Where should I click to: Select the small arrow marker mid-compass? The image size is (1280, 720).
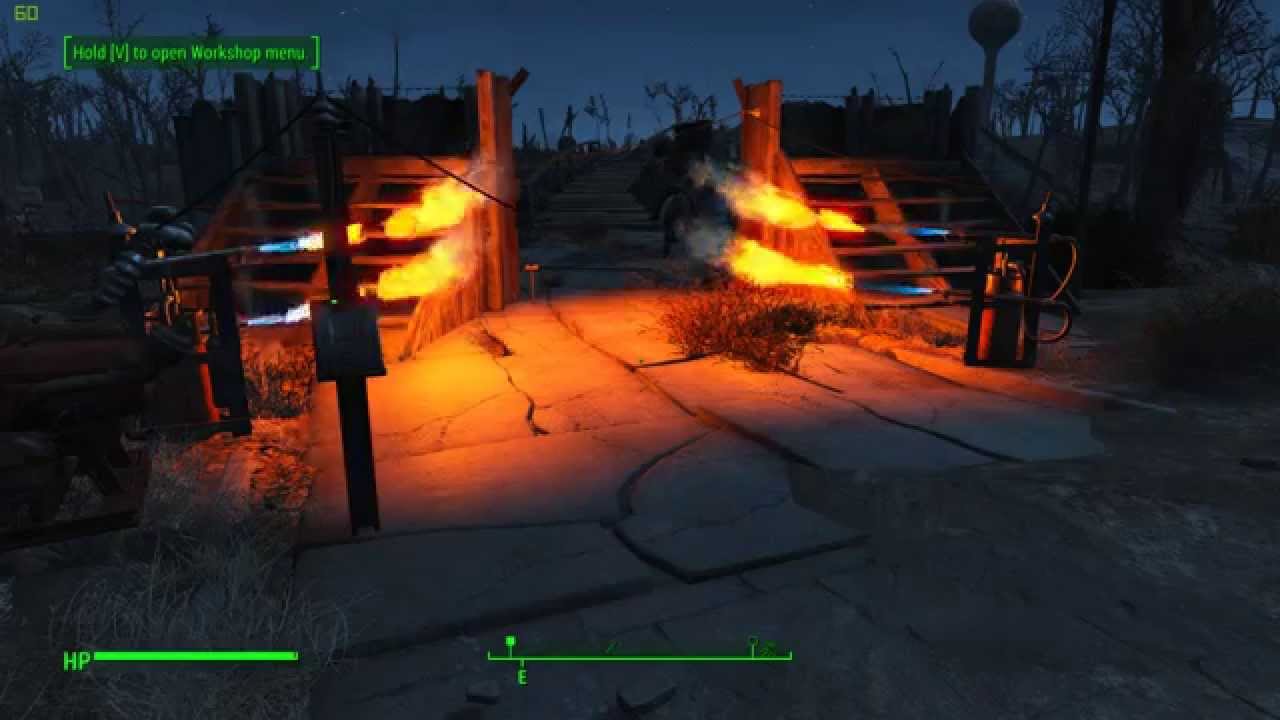tap(614, 647)
